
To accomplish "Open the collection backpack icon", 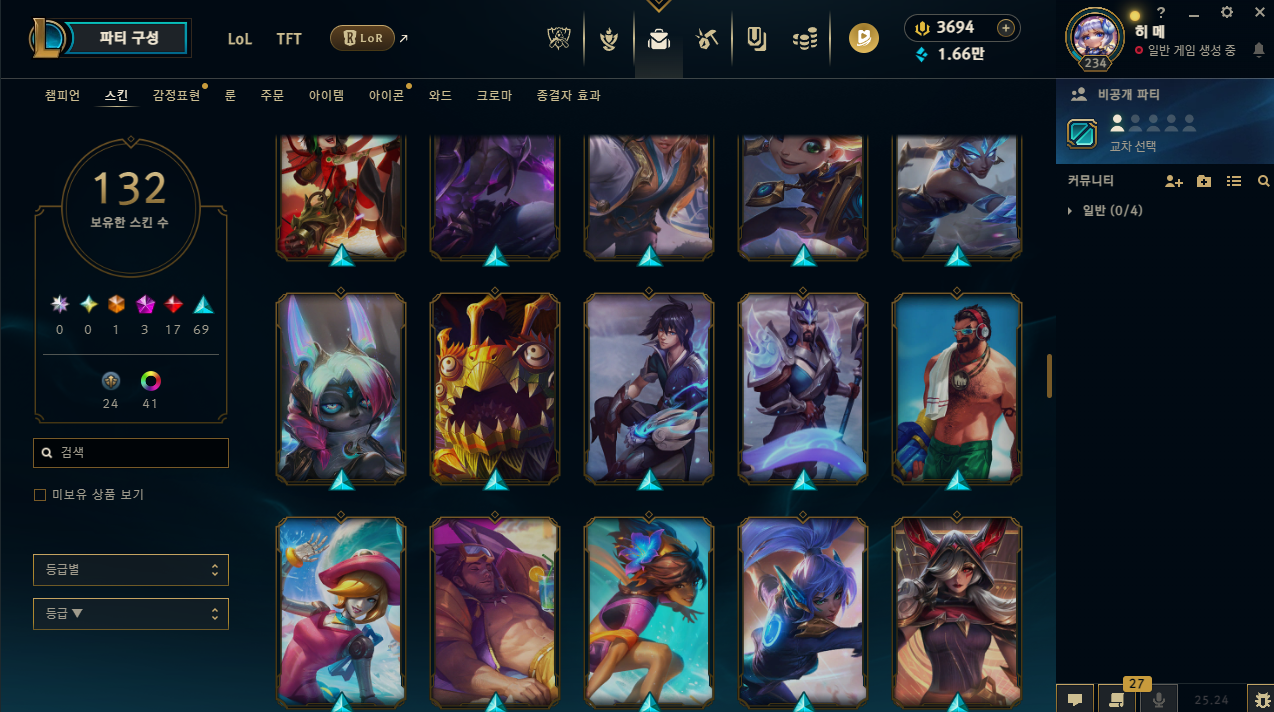I will click(x=658, y=39).
